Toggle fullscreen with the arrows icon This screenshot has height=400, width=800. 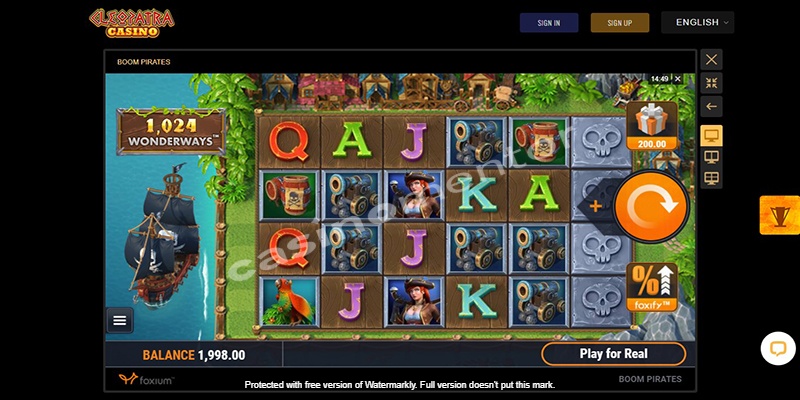[711, 83]
